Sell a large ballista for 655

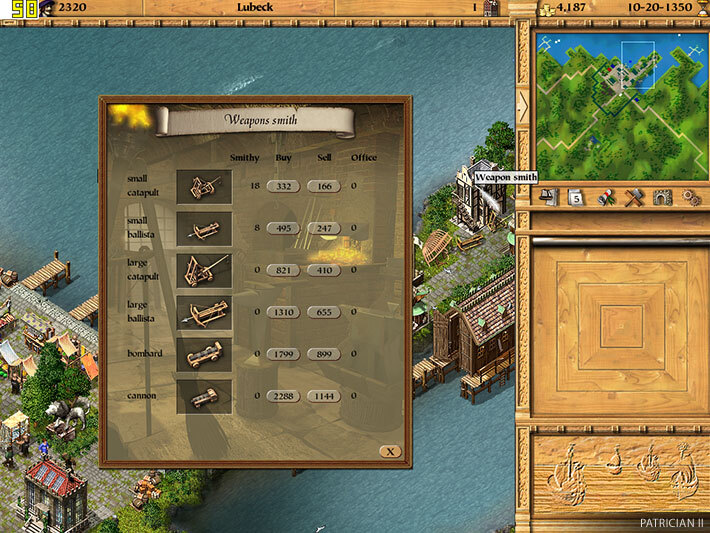click(324, 312)
